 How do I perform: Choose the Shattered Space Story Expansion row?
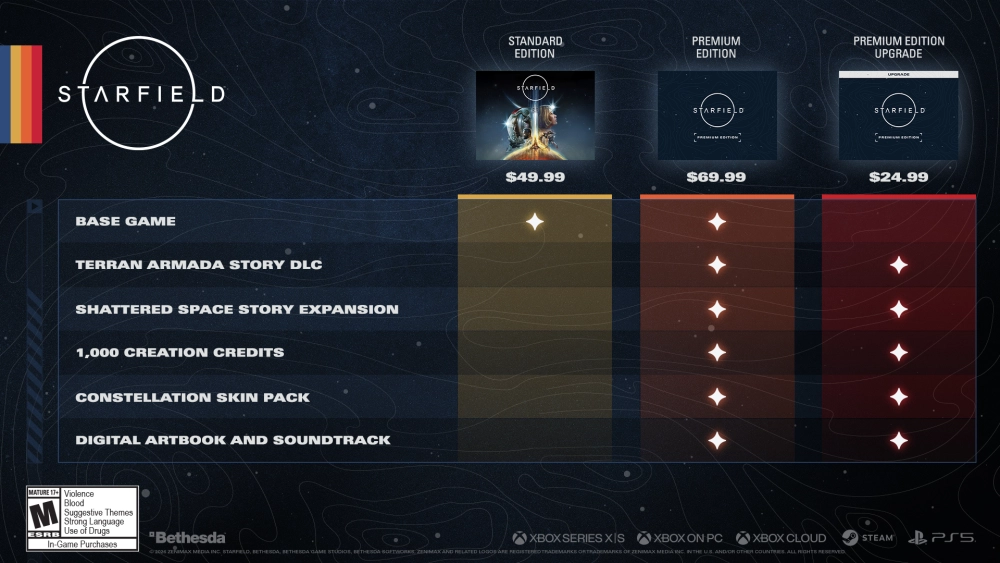tap(236, 309)
